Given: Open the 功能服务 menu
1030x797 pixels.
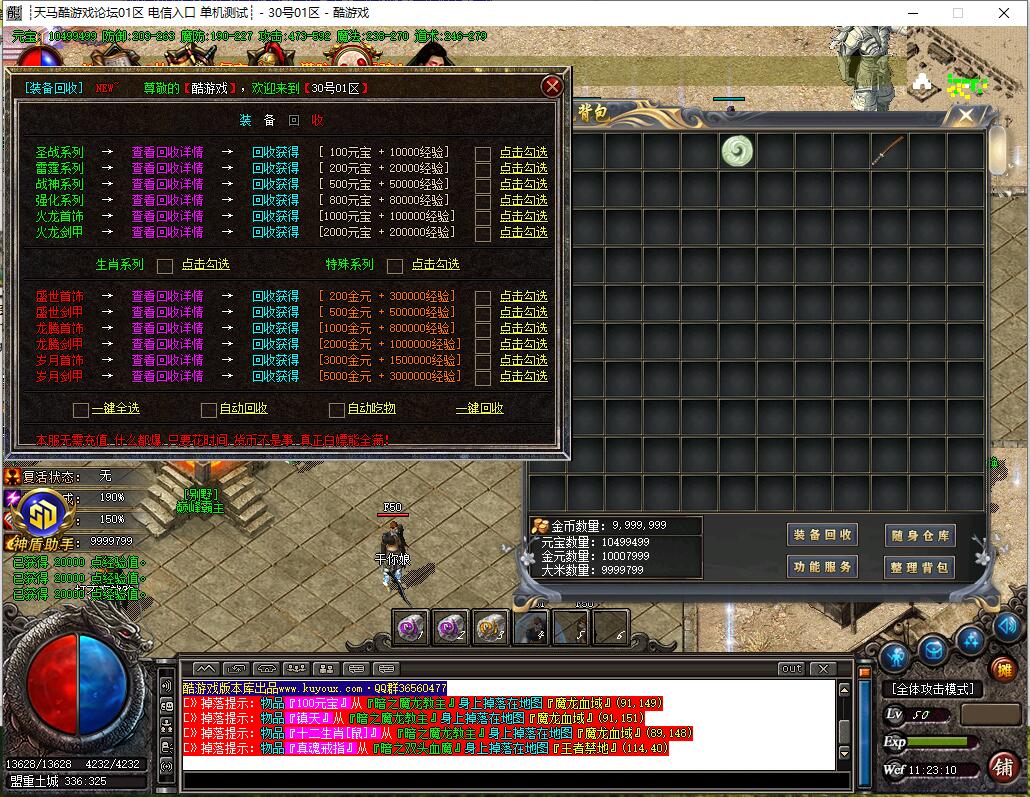Looking at the screenshot, I should click(x=823, y=567).
